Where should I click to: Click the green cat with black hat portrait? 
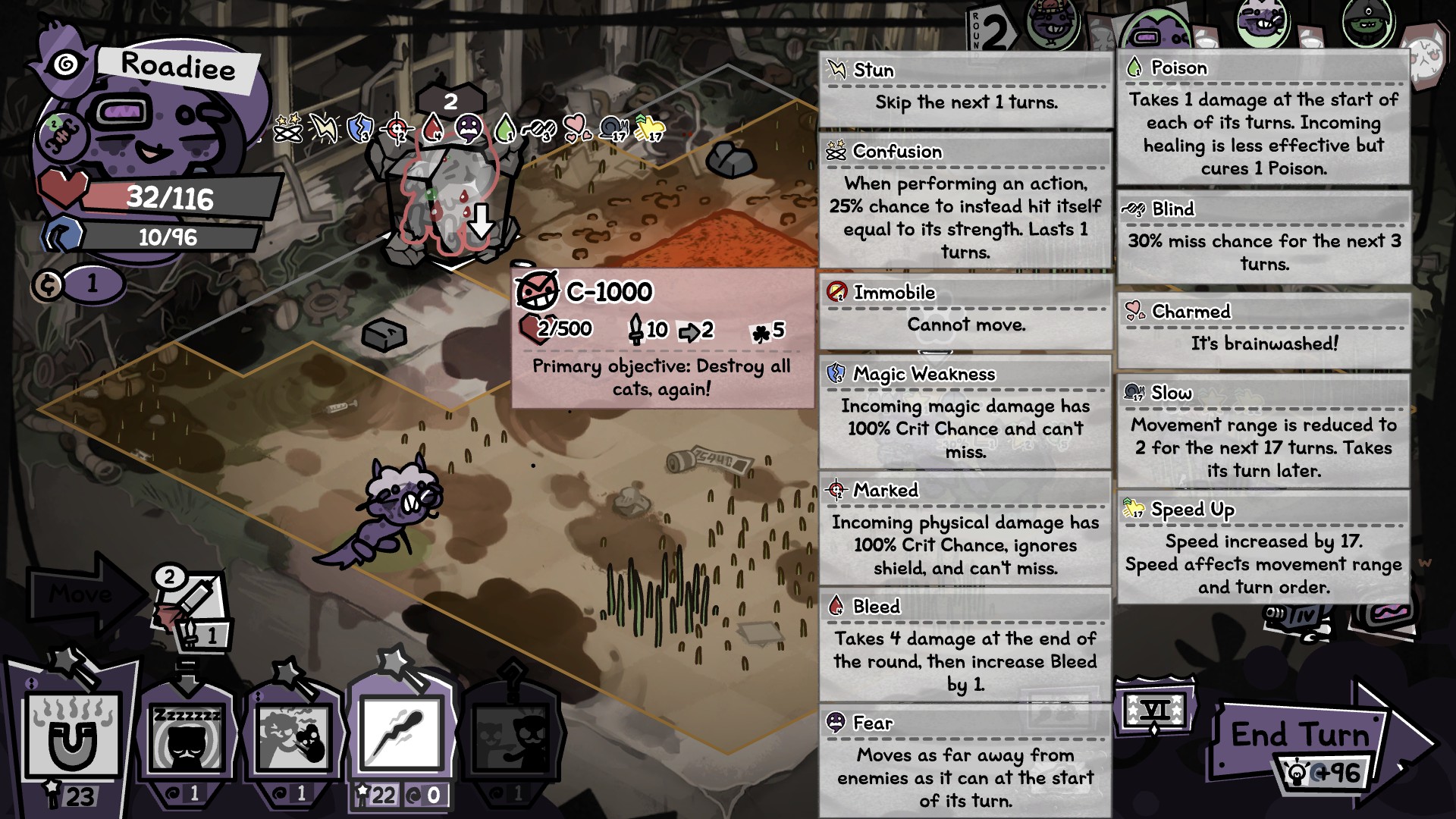pos(1369,23)
